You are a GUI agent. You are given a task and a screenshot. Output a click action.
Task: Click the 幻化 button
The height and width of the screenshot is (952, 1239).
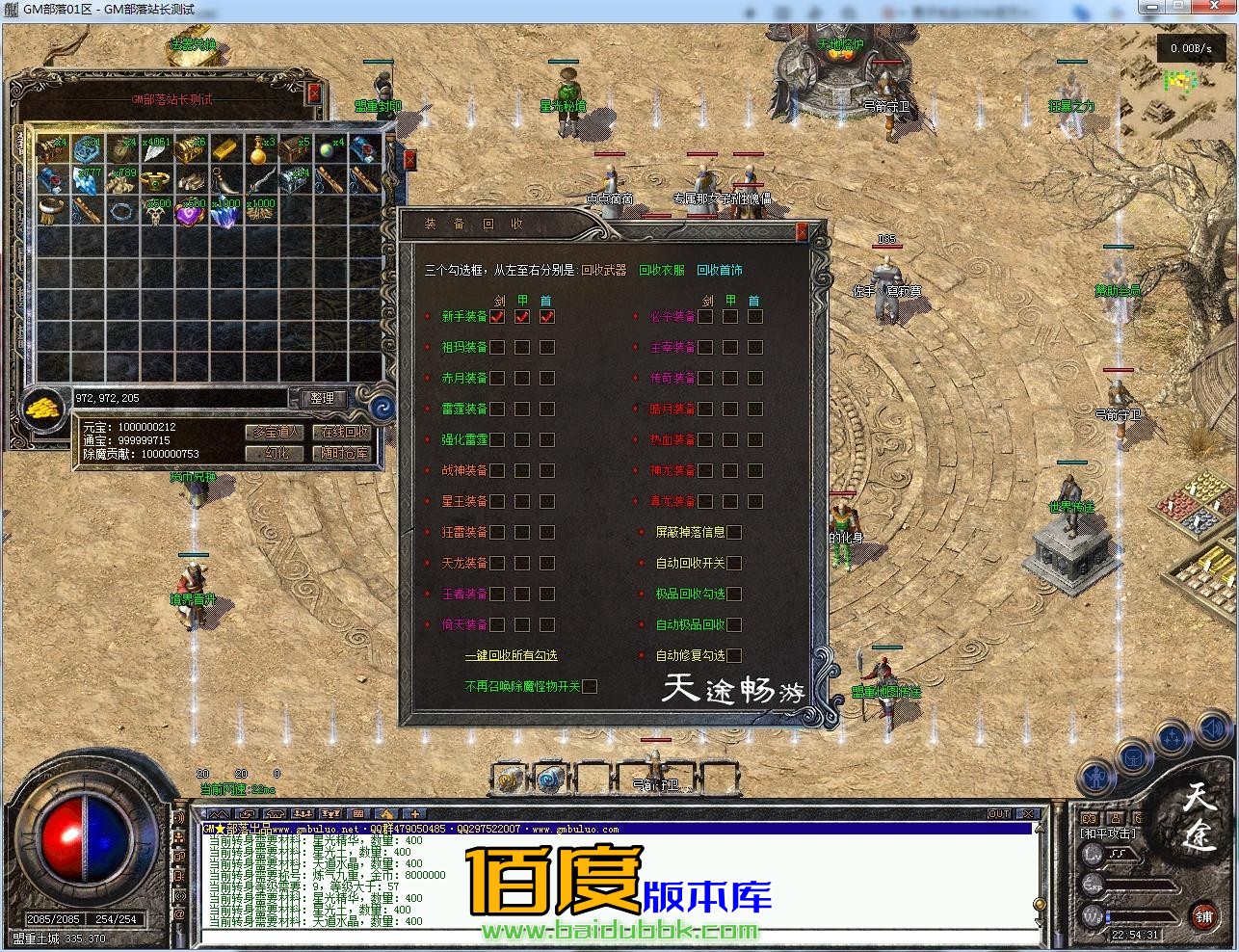[x=274, y=453]
